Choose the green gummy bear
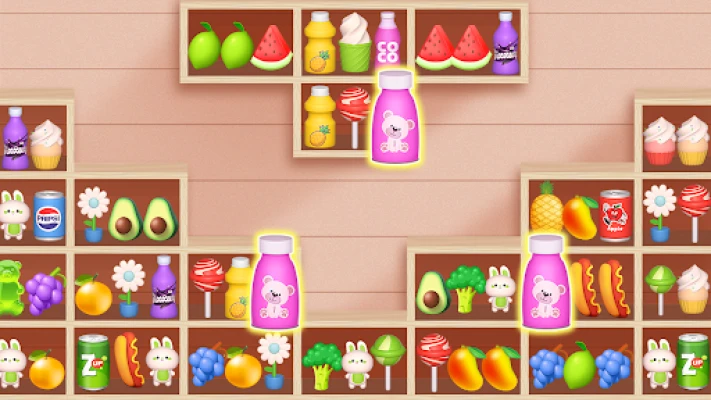 pos(10,285)
